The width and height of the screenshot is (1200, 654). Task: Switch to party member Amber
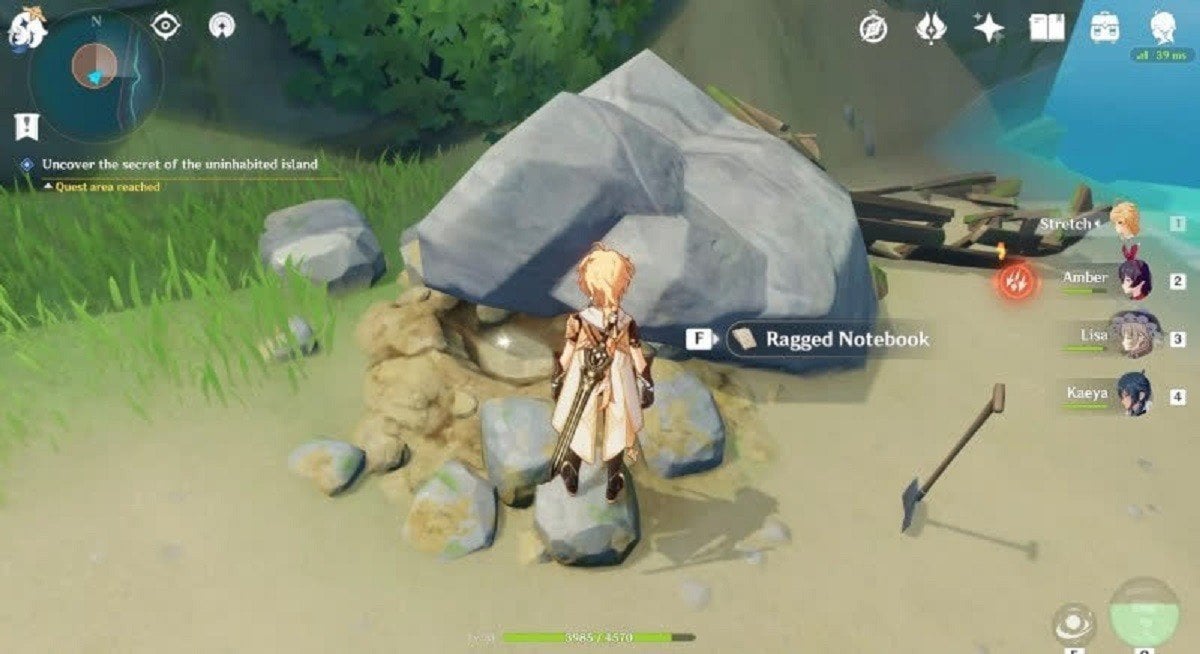[x=1134, y=278]
